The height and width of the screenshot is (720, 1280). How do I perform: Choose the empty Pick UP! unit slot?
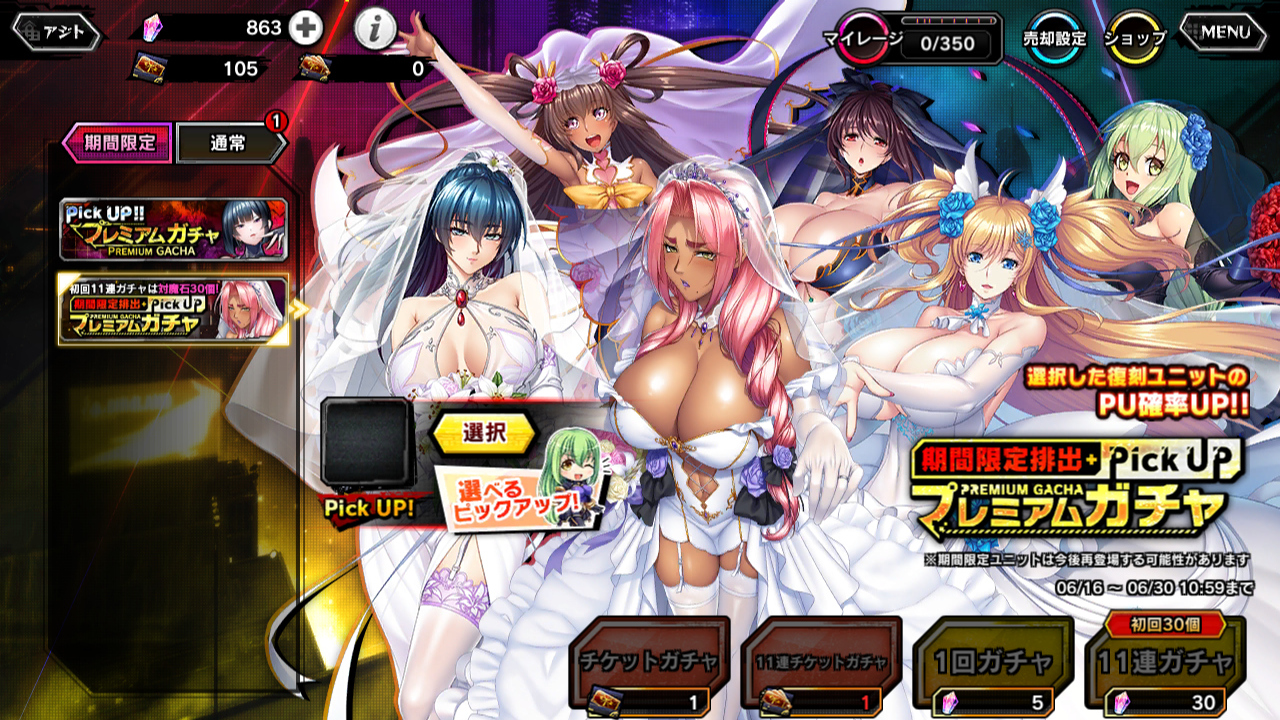[366, 443]
